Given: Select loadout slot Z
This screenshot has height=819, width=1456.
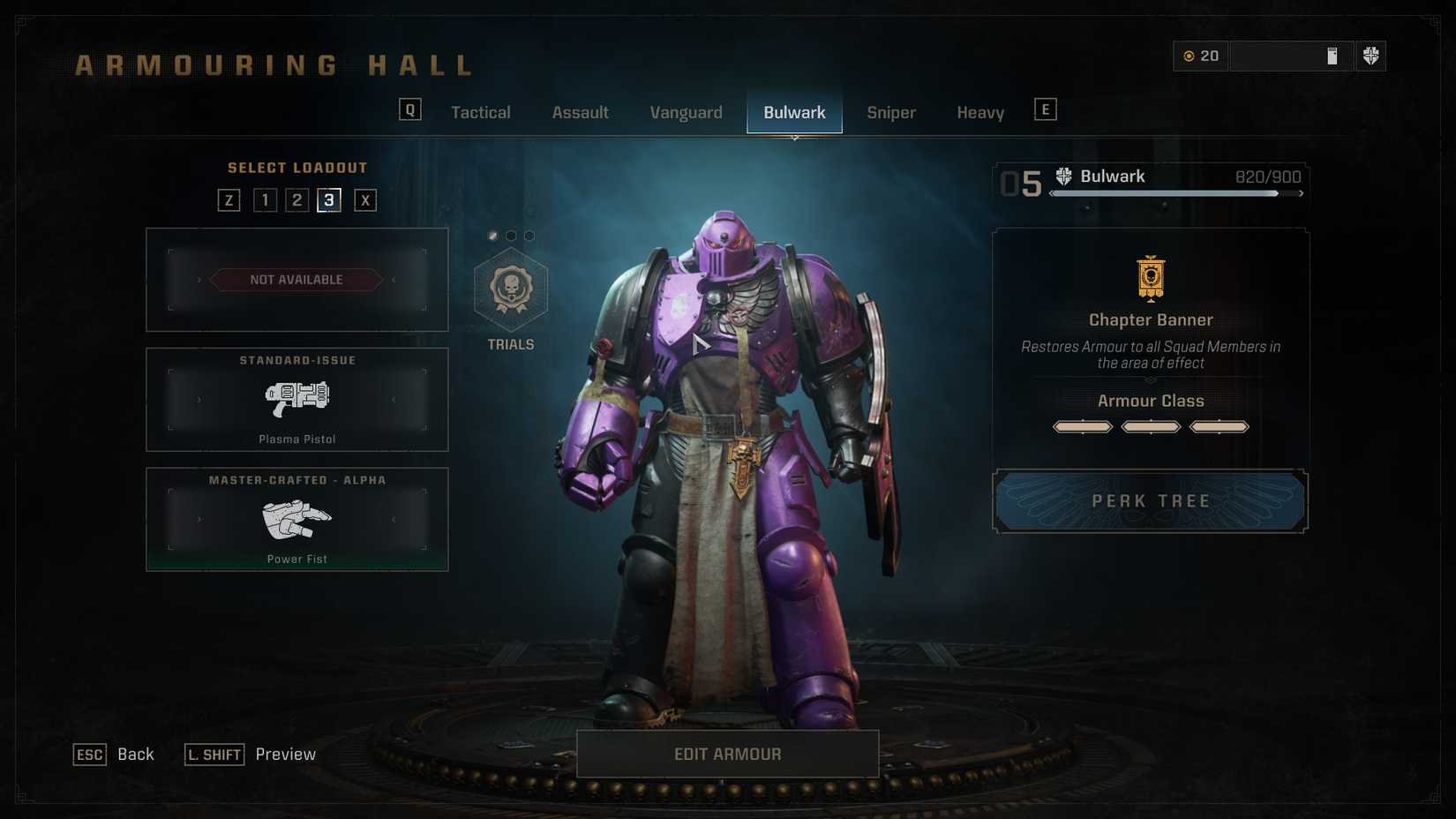Looking at the screenshot, I should [x=229, y=199].
